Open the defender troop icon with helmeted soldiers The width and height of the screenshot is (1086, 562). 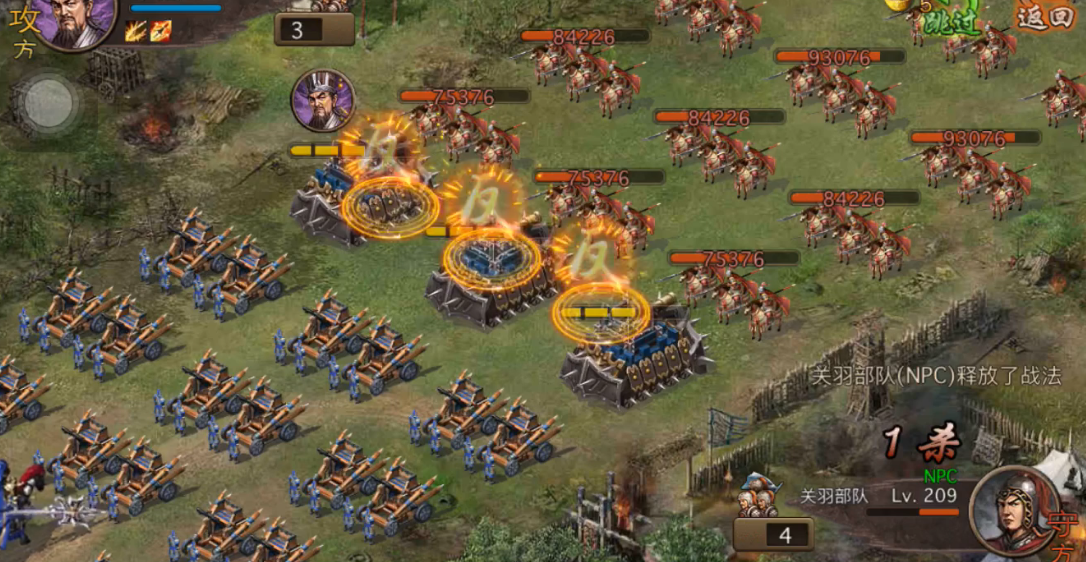point(760,496)
